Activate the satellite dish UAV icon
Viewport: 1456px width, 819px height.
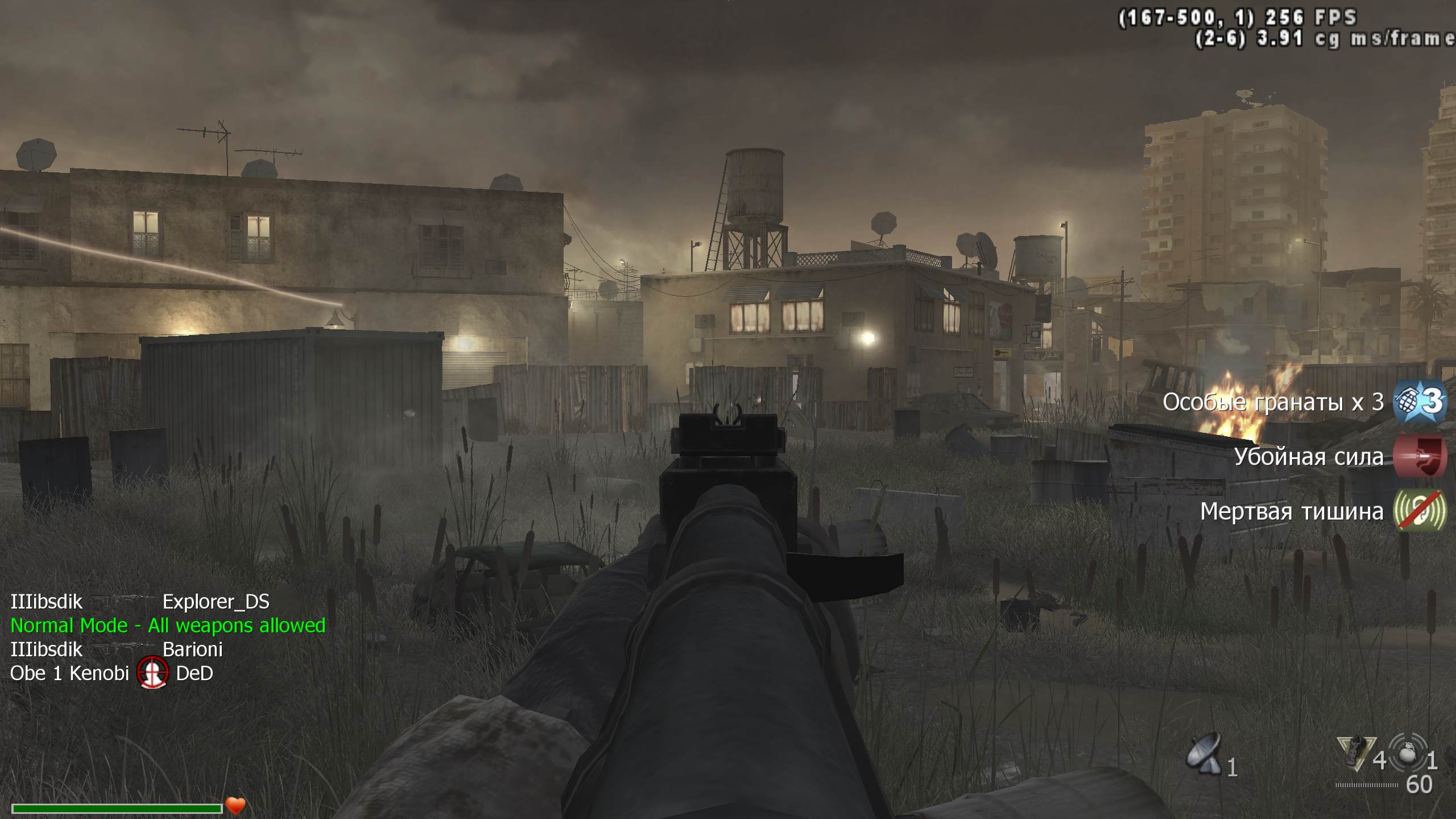pos(1203,753)
